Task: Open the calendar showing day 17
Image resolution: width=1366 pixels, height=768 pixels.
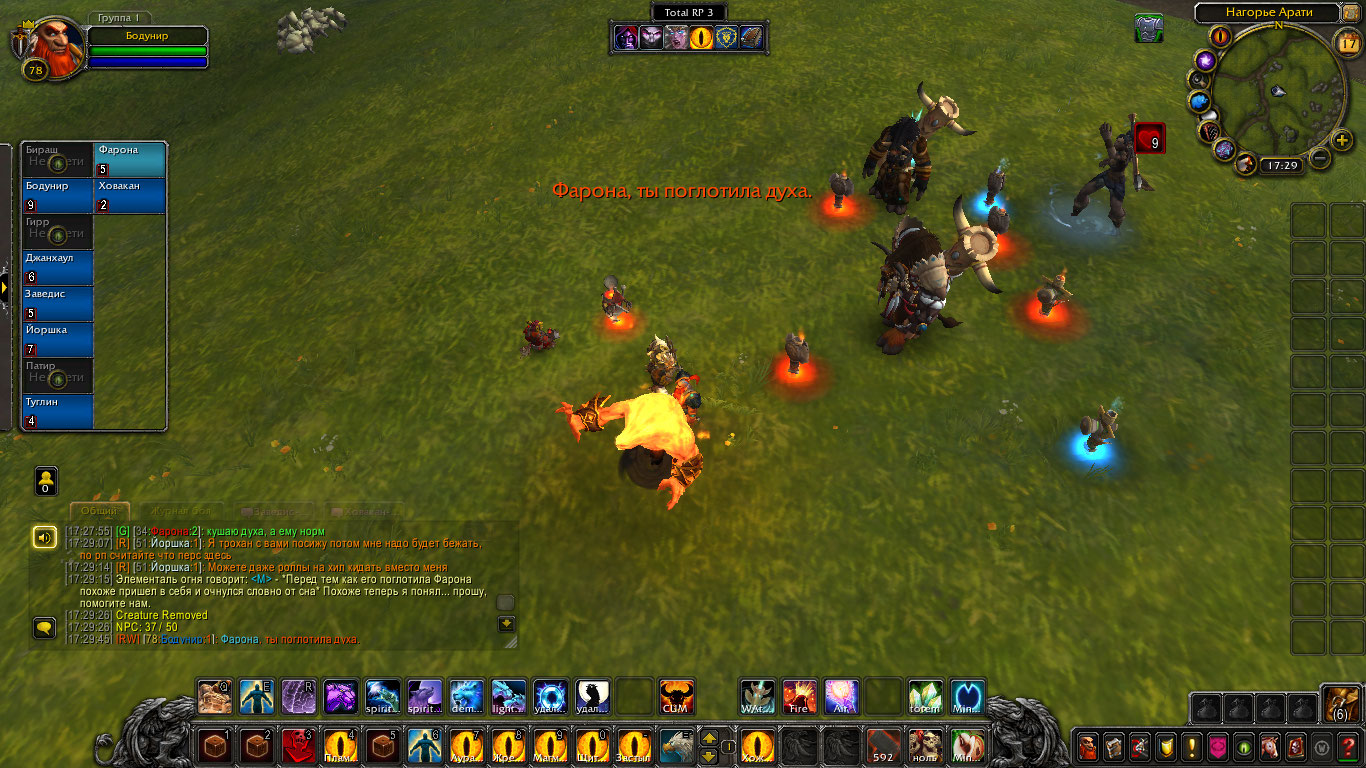Action: pyautogui.click(x=1347, y=41)
